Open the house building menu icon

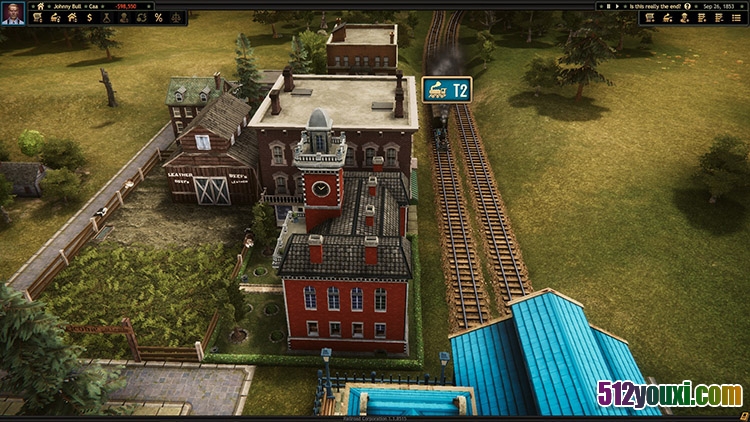[x=71, y=18]
